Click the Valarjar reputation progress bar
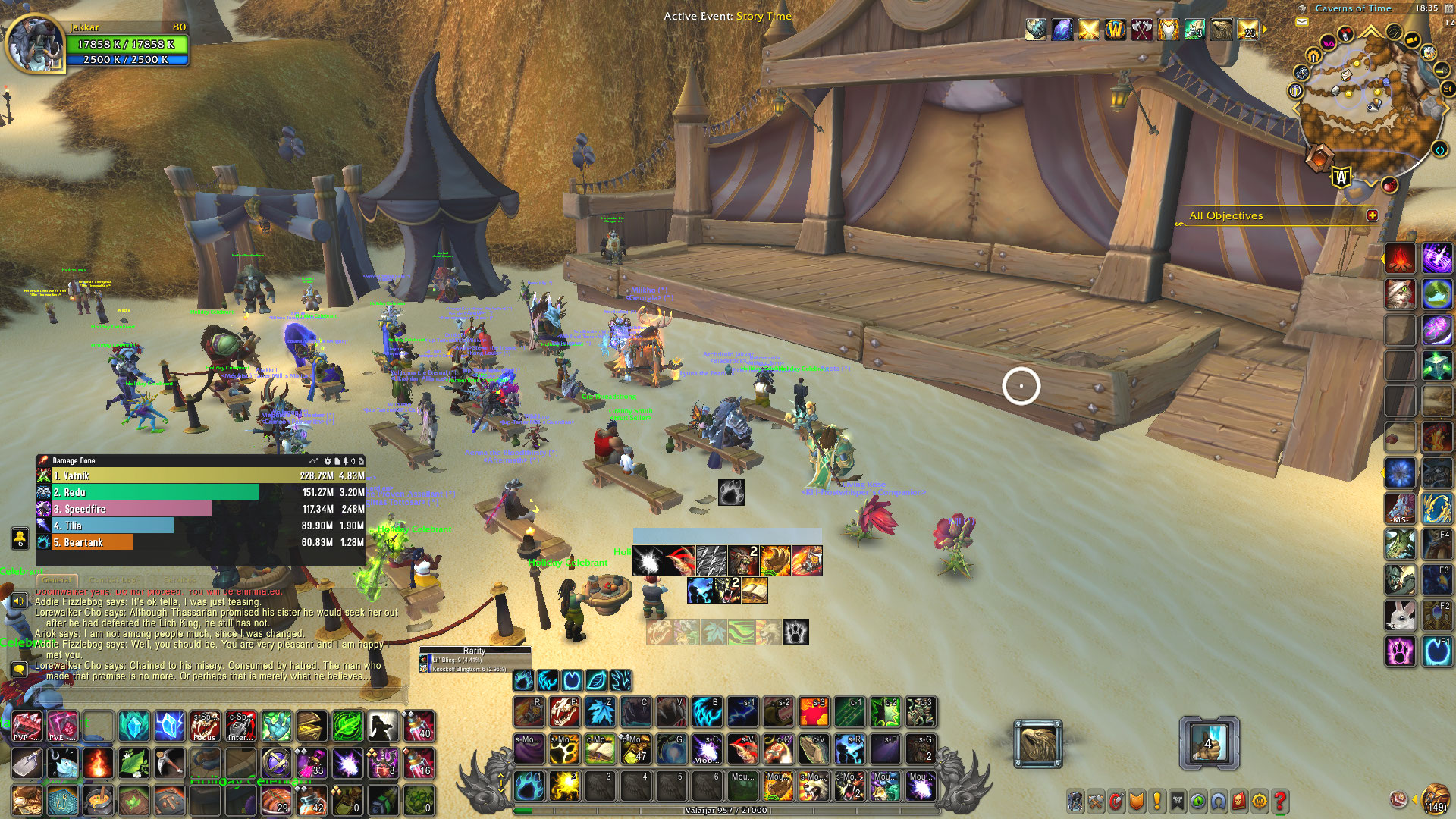Image resolution: width=1456 pixels, height=819 pixels. (x=724, y=810)
